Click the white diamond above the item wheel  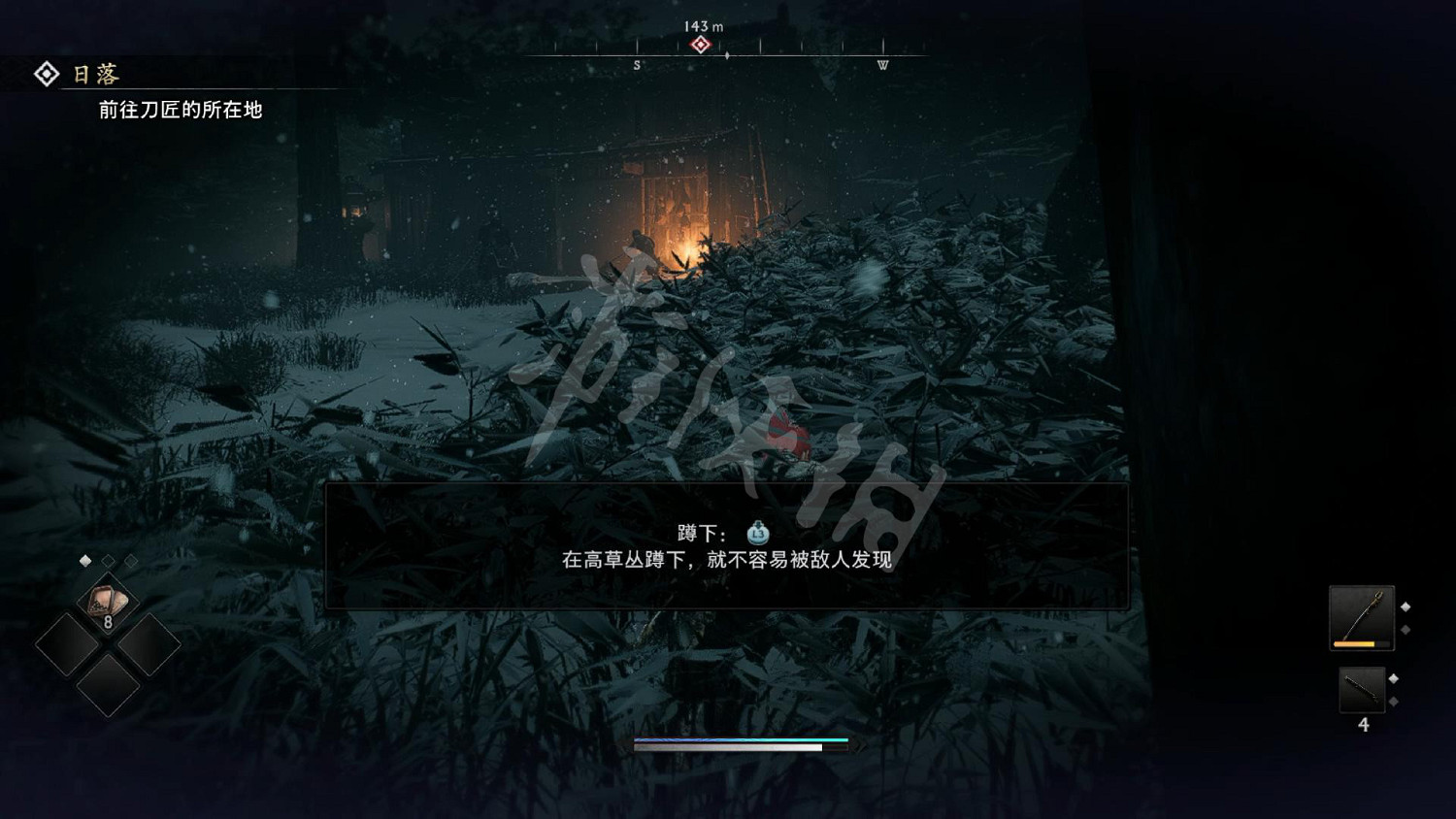coord(85,559)
